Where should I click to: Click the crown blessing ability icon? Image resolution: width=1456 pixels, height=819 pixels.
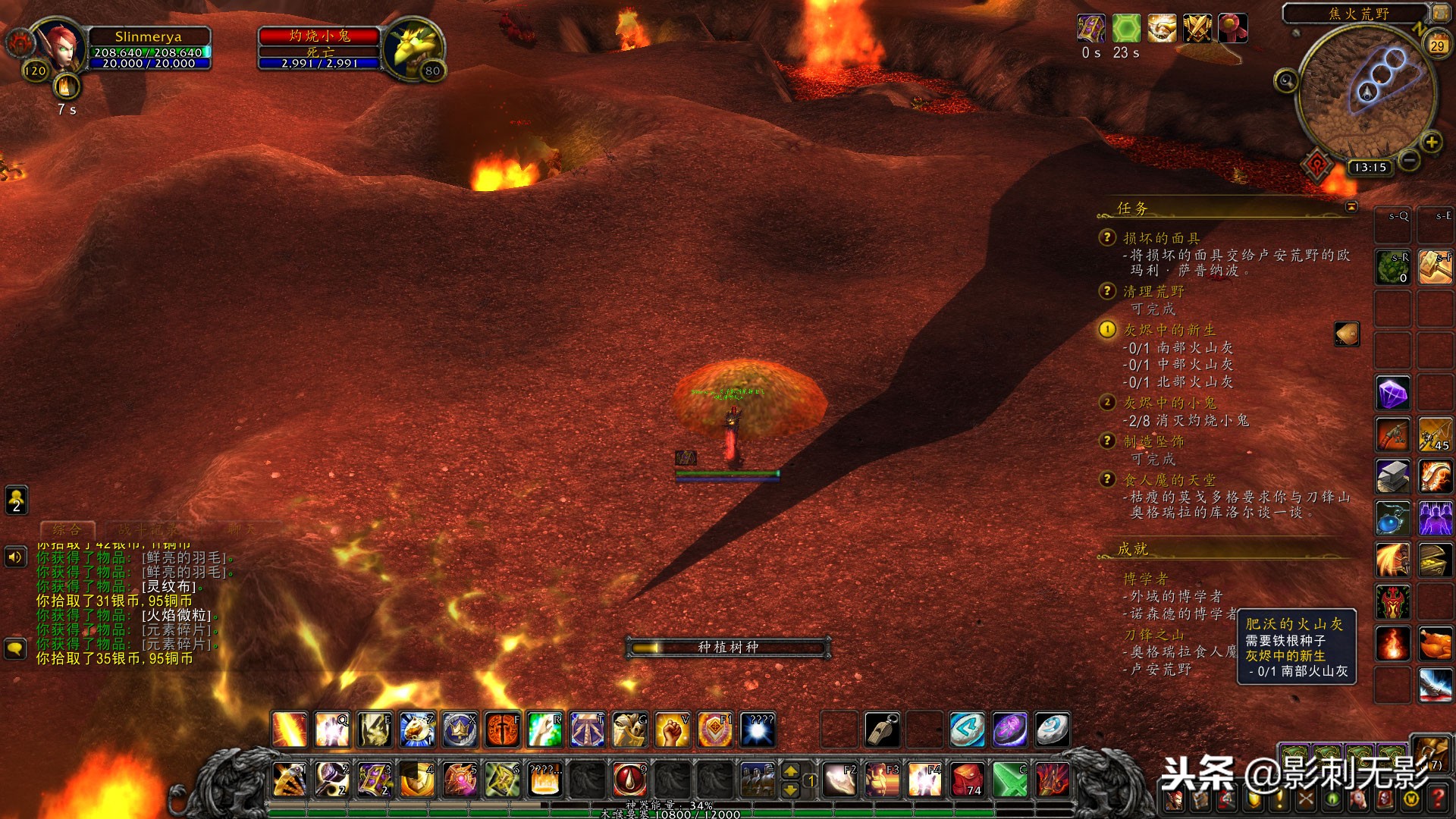pyautogui.click(x=460, y=730)
